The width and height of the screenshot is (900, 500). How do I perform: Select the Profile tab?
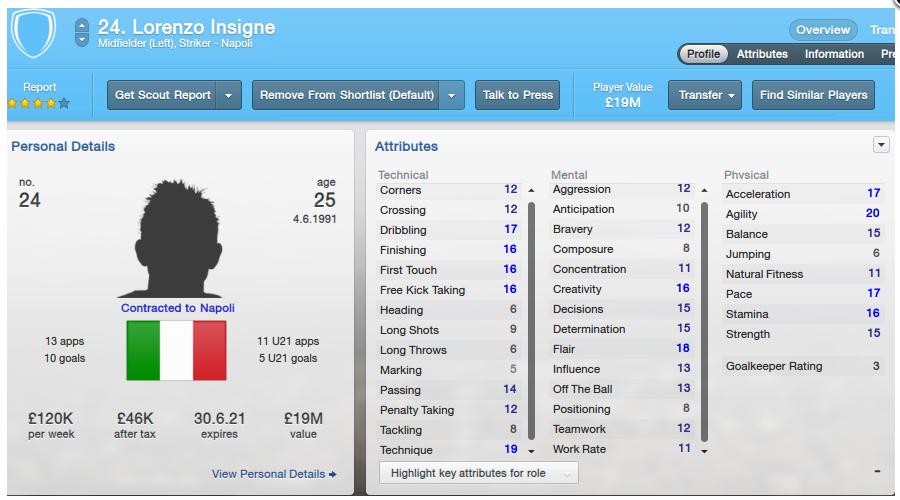[703, 54]
